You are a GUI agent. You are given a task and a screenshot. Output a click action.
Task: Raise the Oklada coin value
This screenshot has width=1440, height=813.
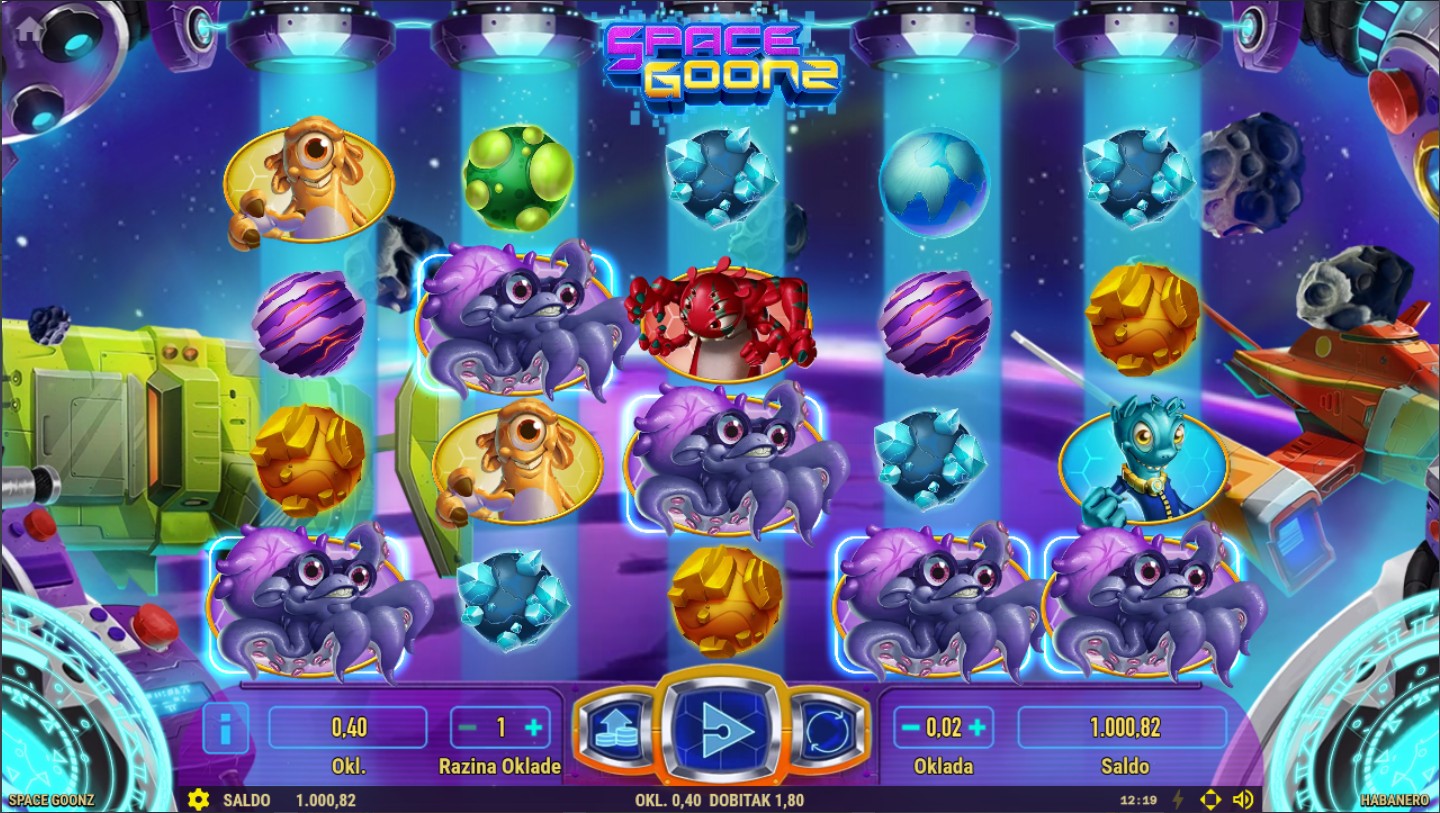pyautogui.click(x=977, y=728)
